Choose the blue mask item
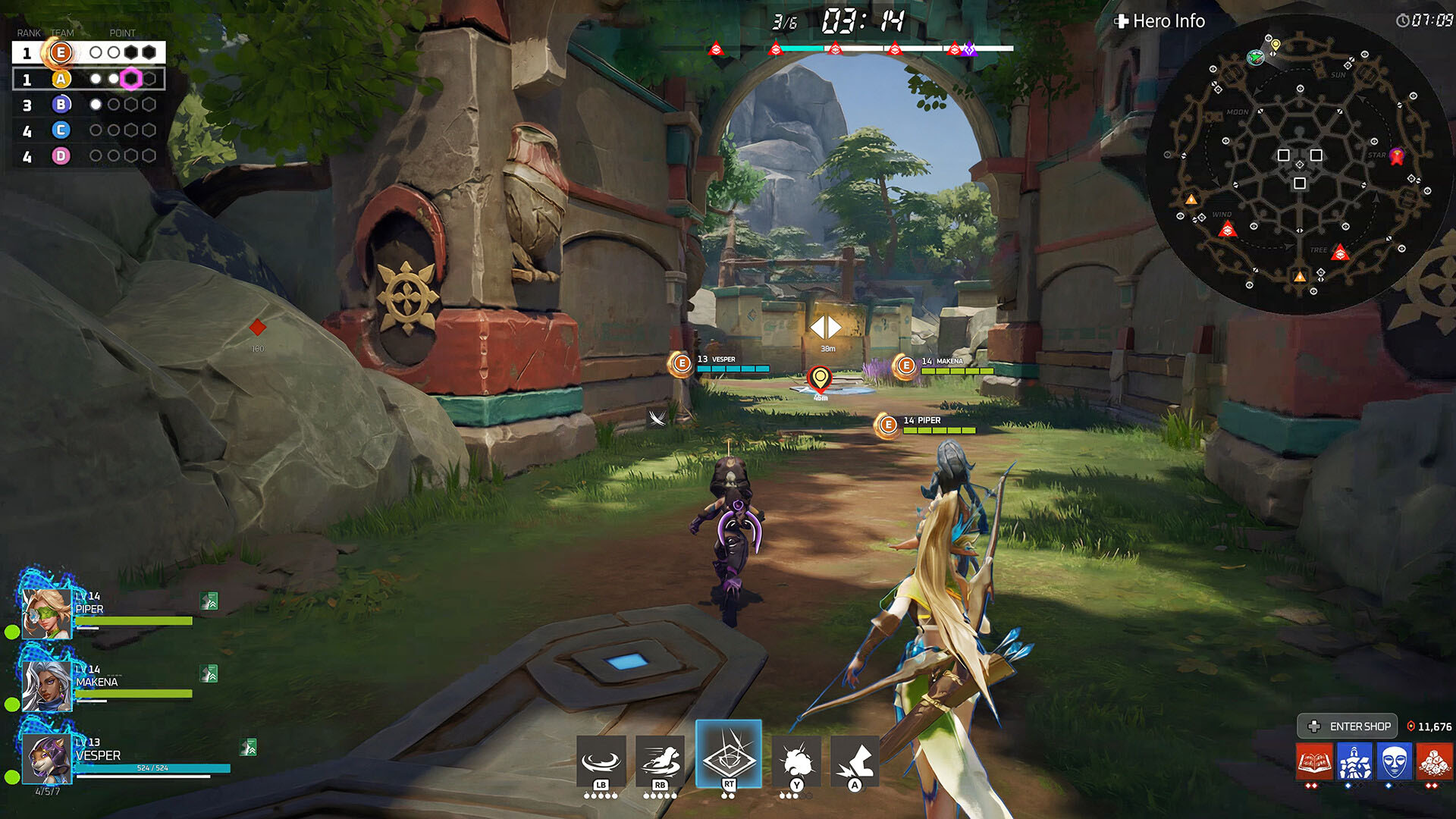Viewport: 1456px width, 819px height. pos(1394,761)
